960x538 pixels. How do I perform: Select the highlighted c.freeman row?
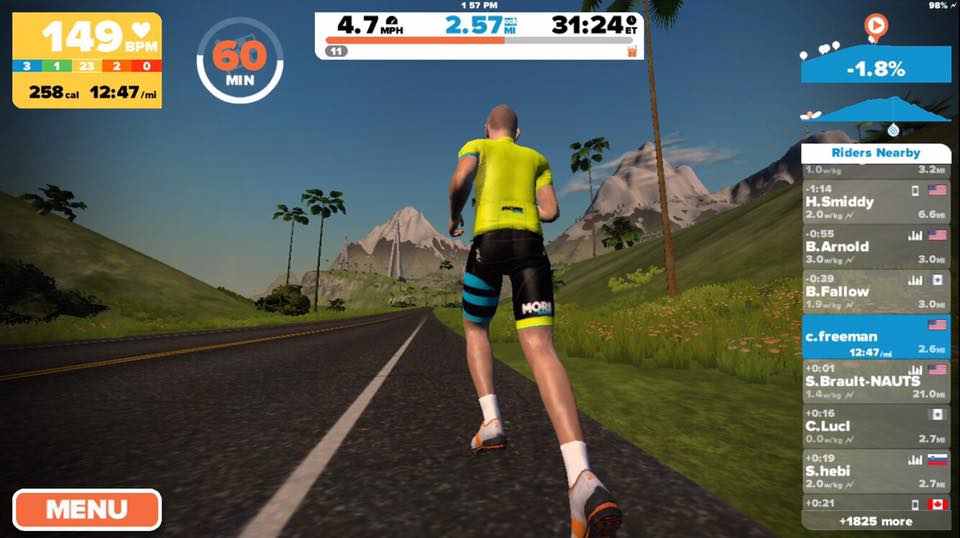(862, 337)
